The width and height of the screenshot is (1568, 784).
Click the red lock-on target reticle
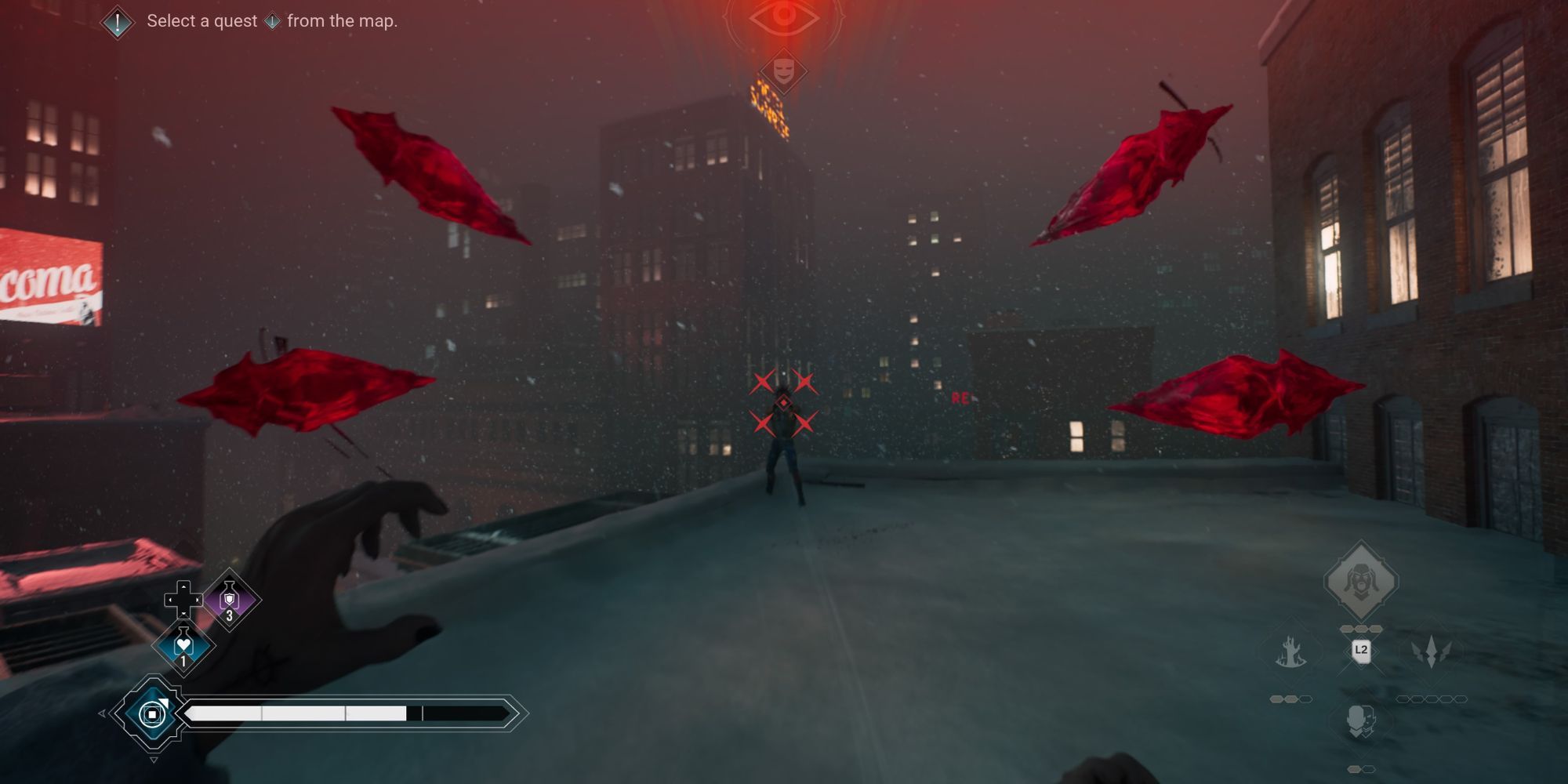(x=783, y=403)
